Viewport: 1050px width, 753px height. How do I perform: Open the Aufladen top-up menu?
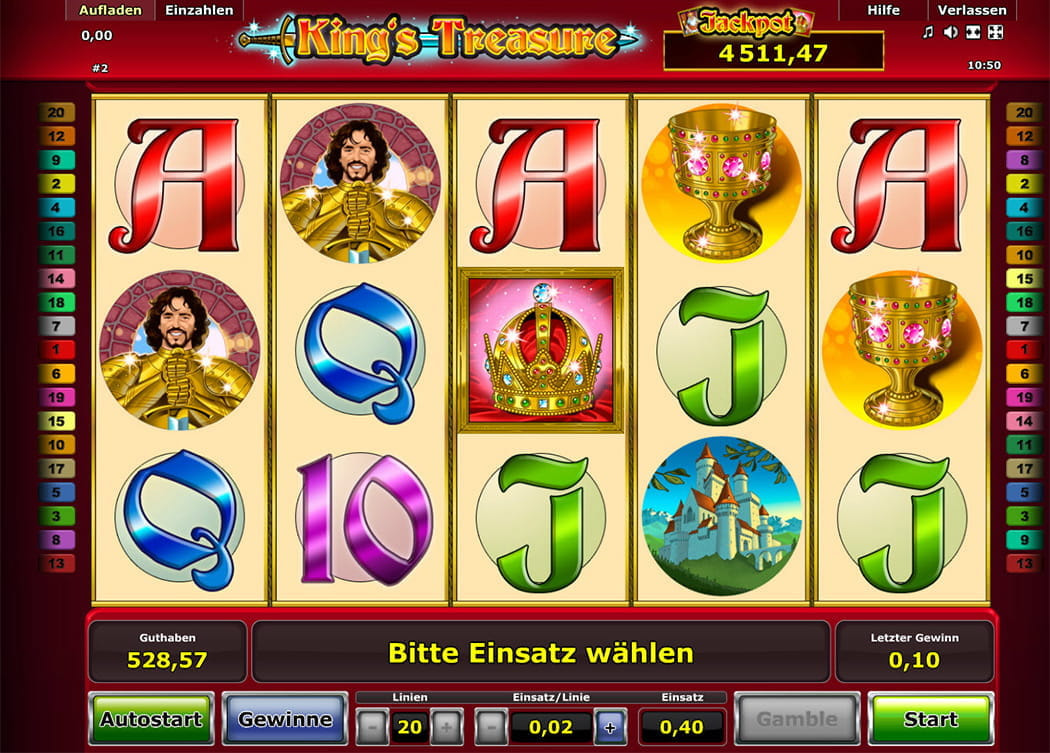coord(110,11)
